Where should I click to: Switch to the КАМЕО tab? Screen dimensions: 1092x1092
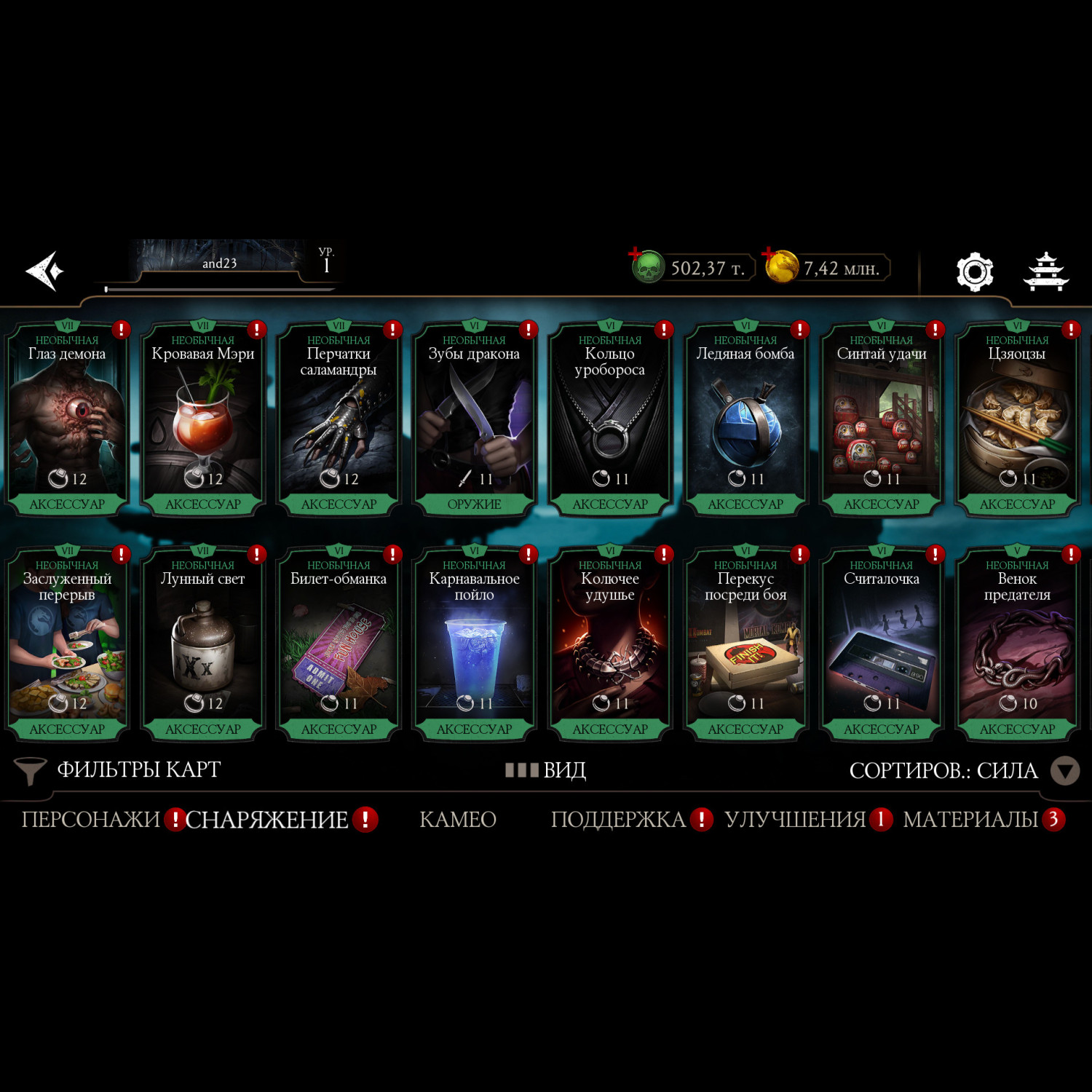[x=458, y=820]
